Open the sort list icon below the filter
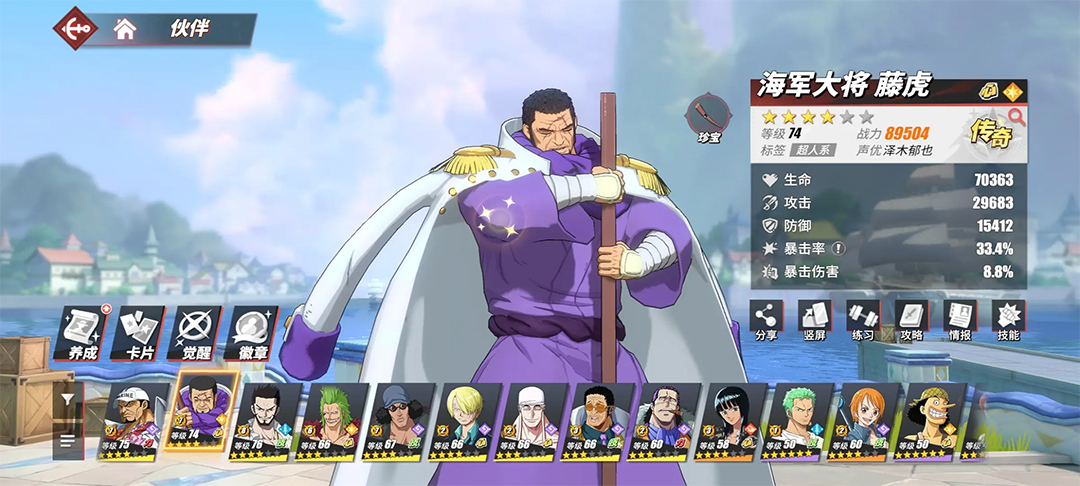Viewport: 1080px width, 486px height. (68, 440)
